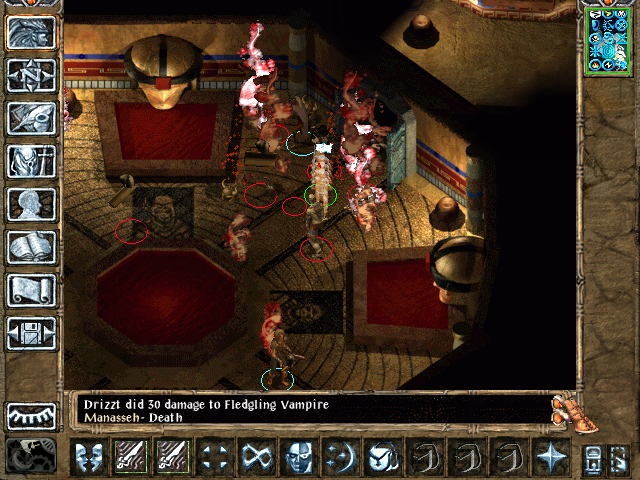640x480 pixels.
Task: Return to the game view button
Action: coord(31,33)
